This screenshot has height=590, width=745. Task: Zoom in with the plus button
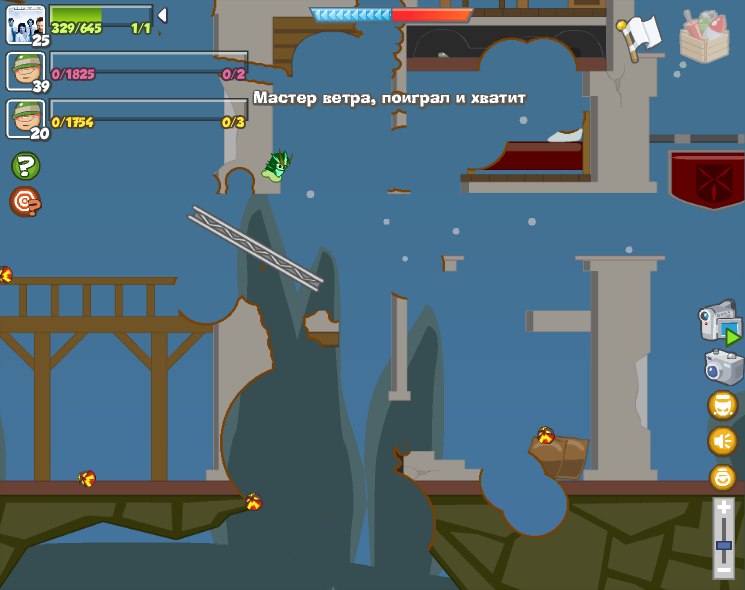(x=723, y=509)
